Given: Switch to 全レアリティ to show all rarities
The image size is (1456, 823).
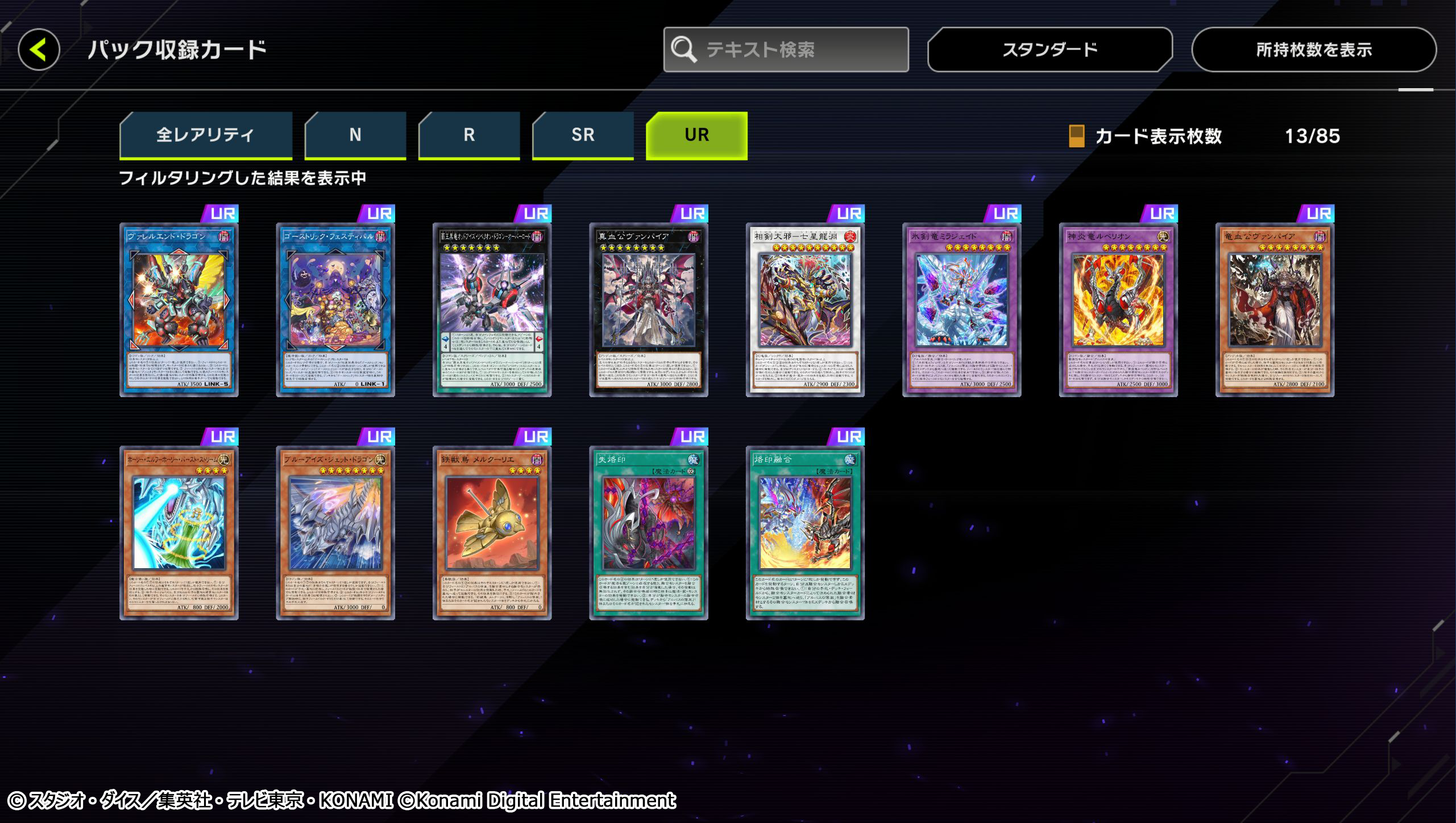Looking at the screenshot, I should (206, 135).
